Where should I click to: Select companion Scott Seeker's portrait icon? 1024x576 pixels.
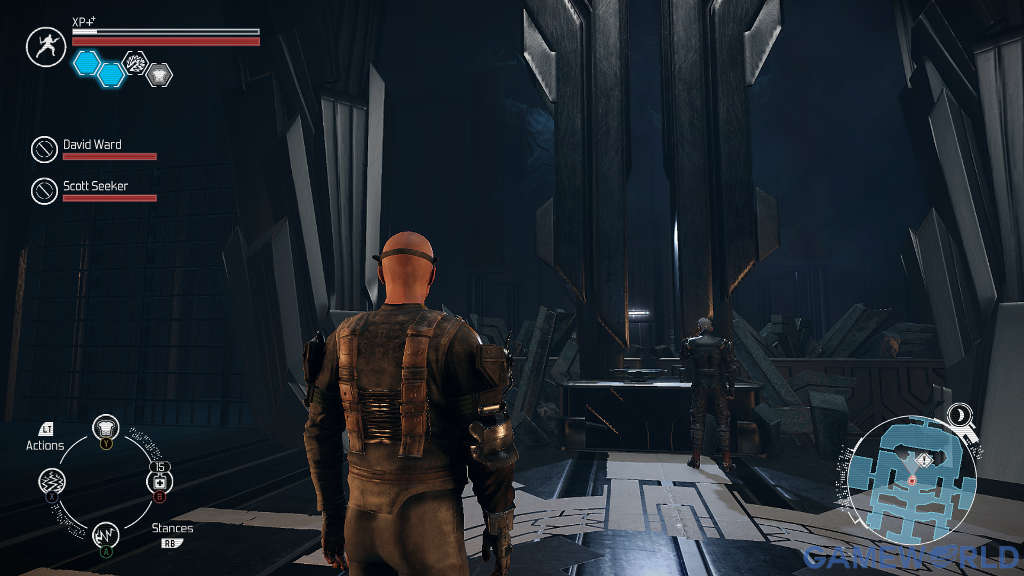[x=44, y=190]
